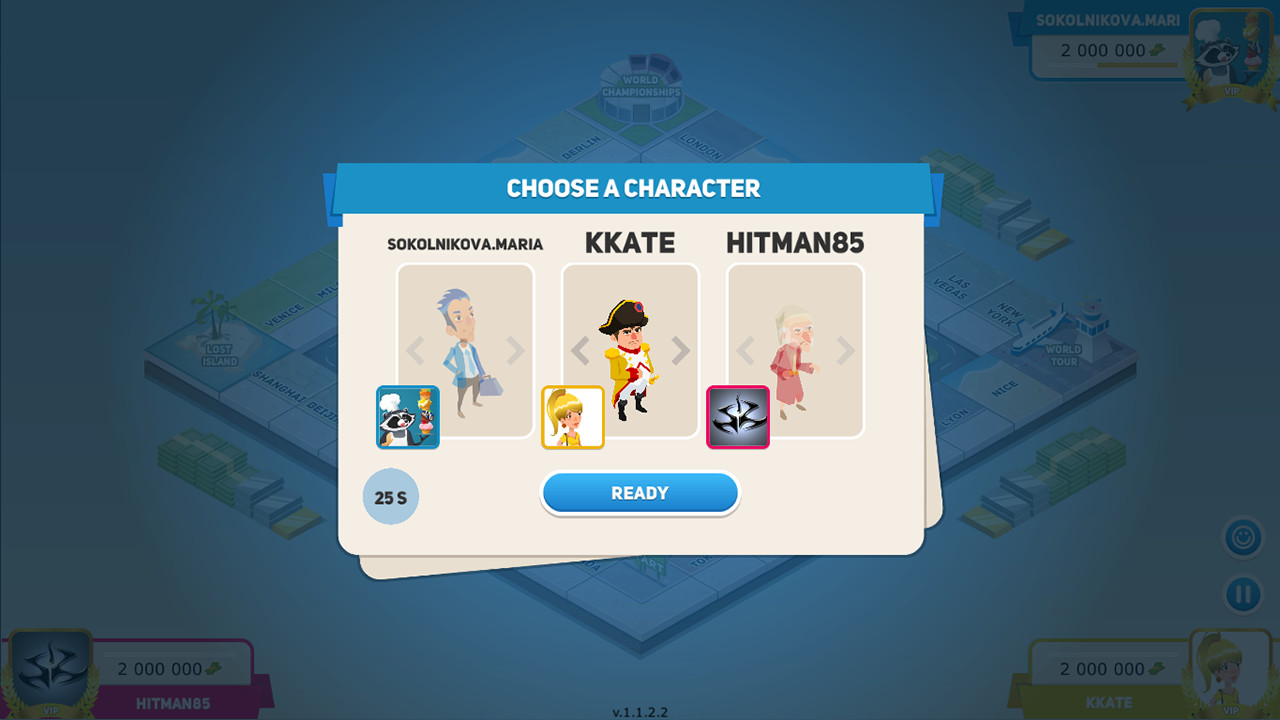Click the CHOOSE A CHARACTER title banner
Viewport: 1280px width, 720px height.
pos(634,188)
